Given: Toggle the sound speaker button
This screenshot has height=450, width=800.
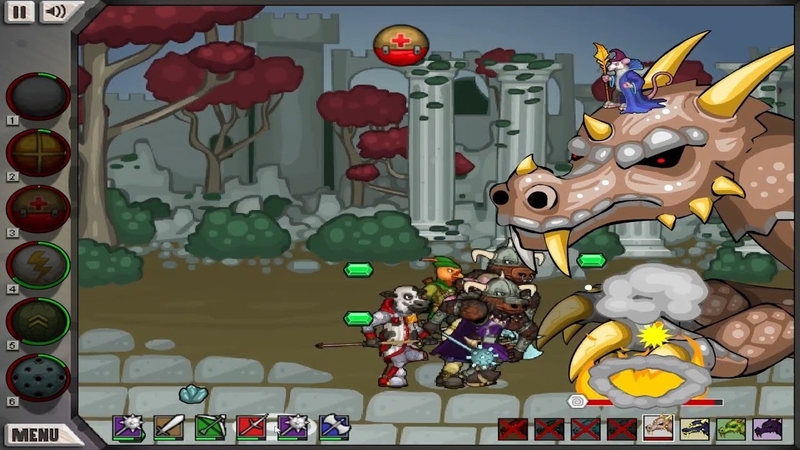Looking at the screenshot, I should coord(53,12).
